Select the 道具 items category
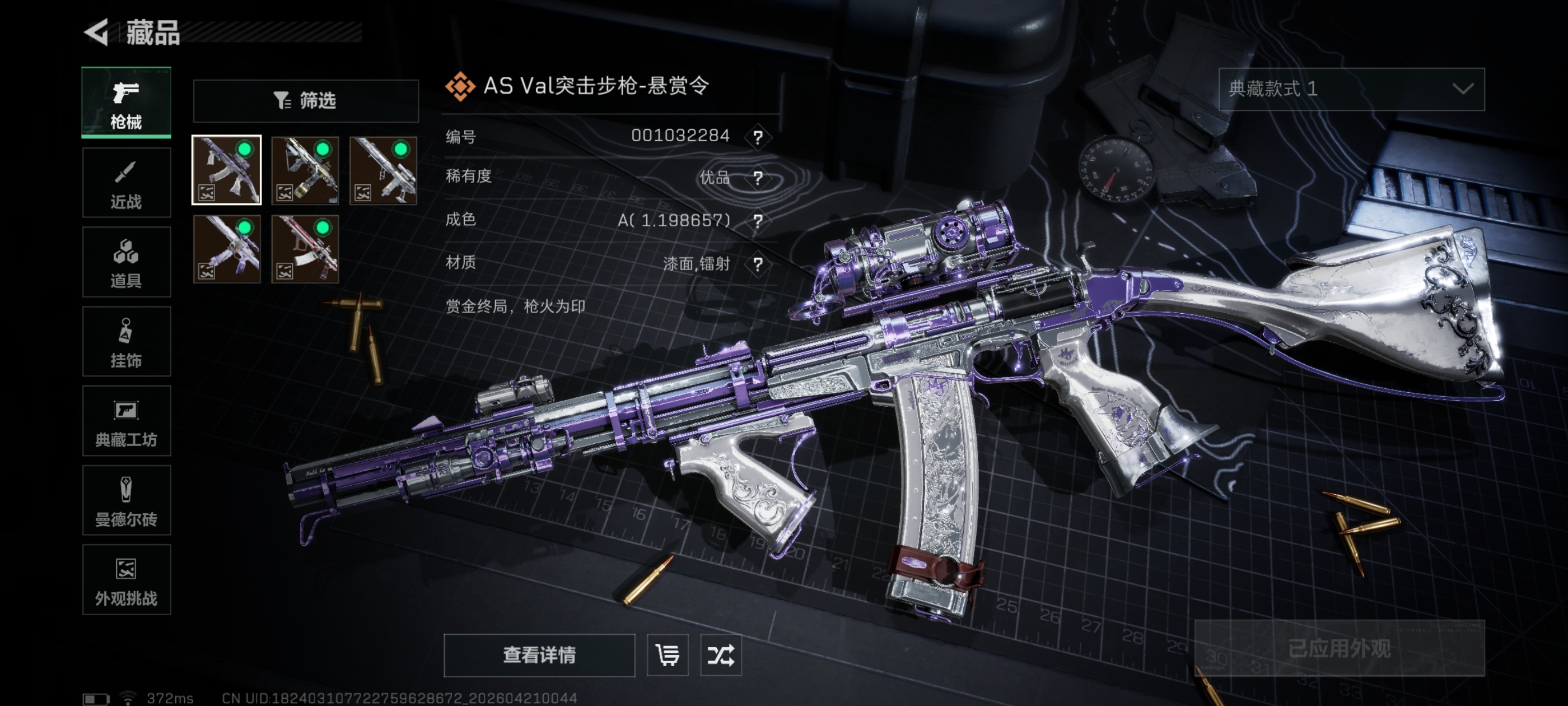Image resolution: width=1568 pixels, height=706 pixels. pyautogui.click(x=126, y=262)
